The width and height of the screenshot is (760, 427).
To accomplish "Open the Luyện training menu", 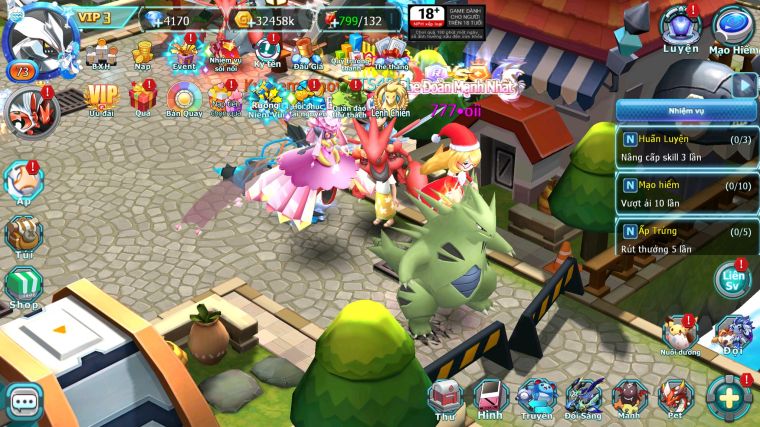I will click(681, 28).
